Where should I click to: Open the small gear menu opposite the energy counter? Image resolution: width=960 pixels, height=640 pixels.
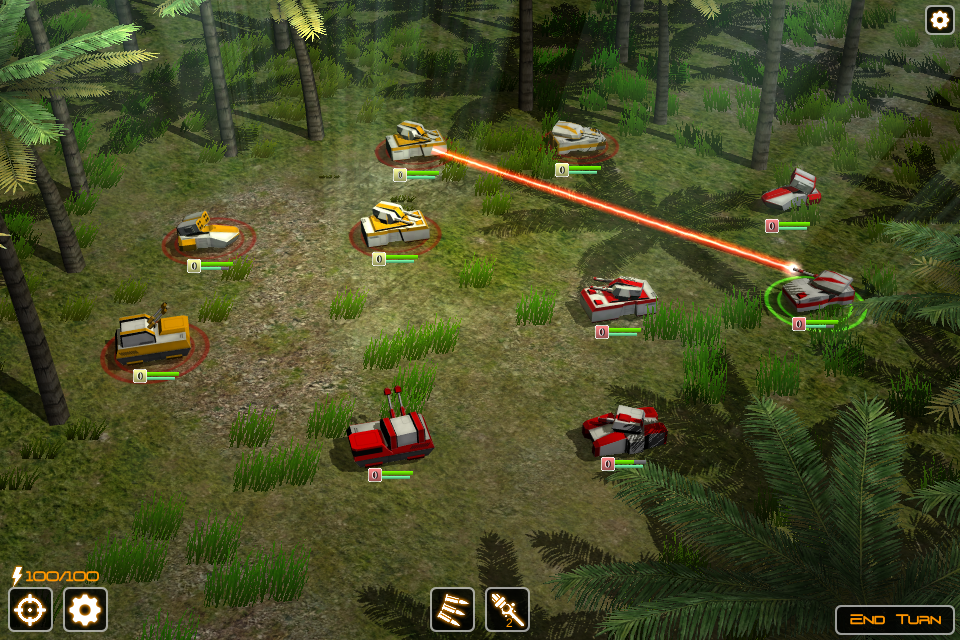[939, 20]
